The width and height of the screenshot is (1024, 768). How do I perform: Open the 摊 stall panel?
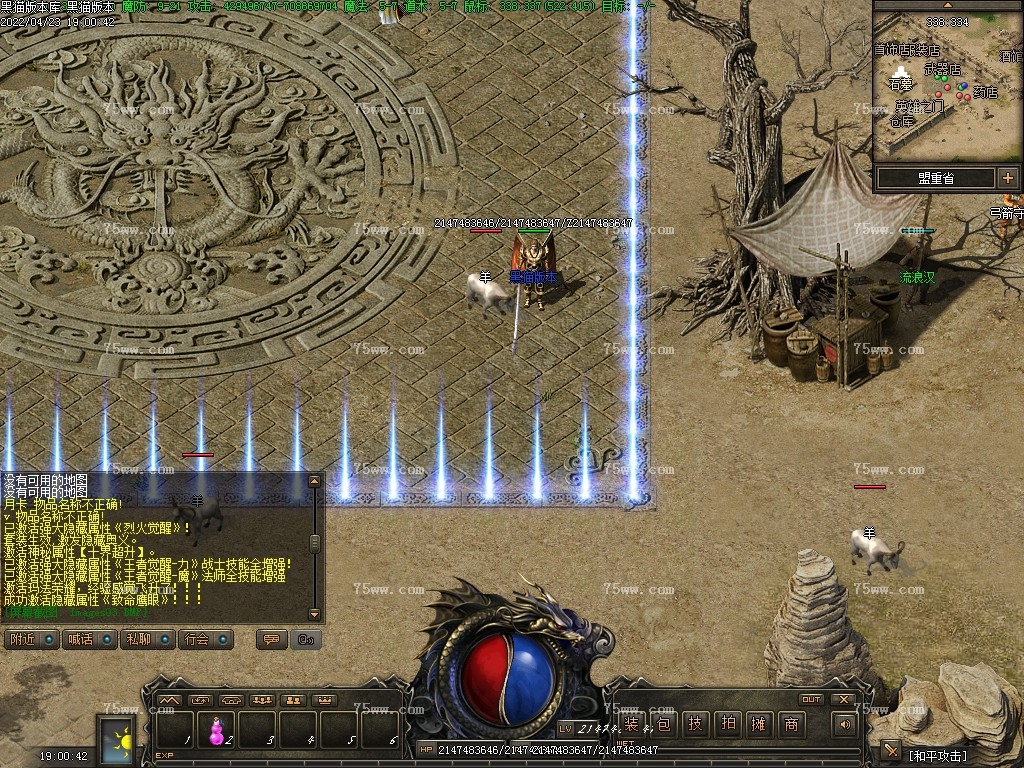[759, 725]
